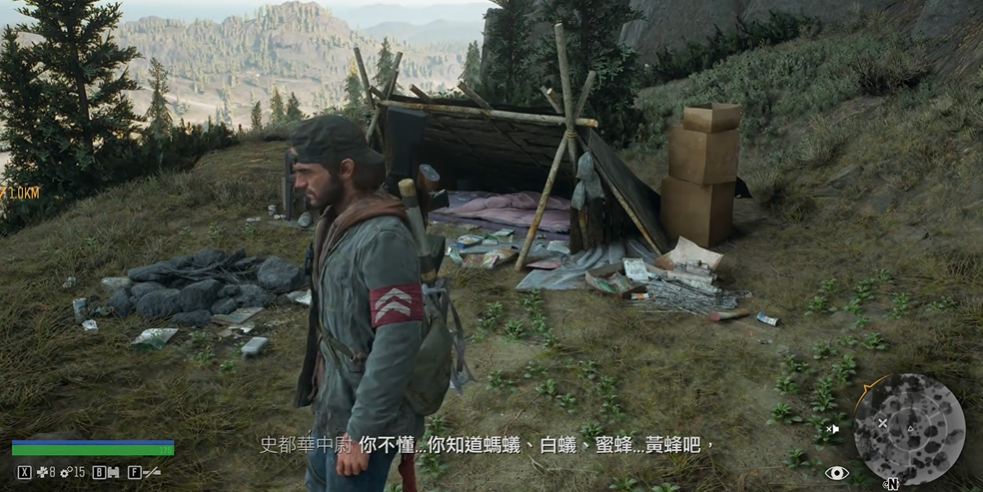Click the eye visibility indicator icon
The width and height of the screenshot is (983, 492).
[x=836, y=473]
